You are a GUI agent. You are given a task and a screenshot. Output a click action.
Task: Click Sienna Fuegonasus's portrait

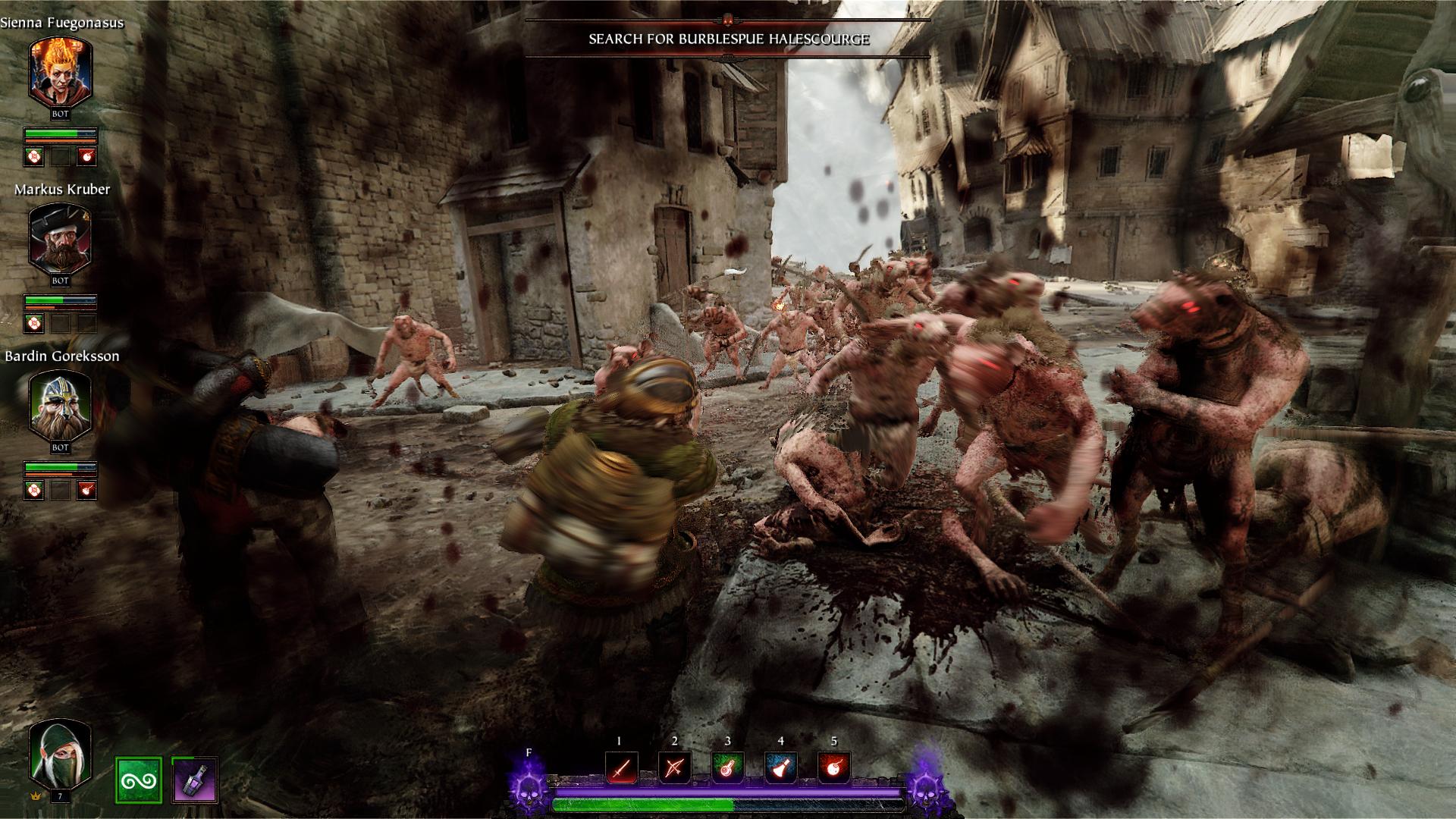(x=60, y=72)
